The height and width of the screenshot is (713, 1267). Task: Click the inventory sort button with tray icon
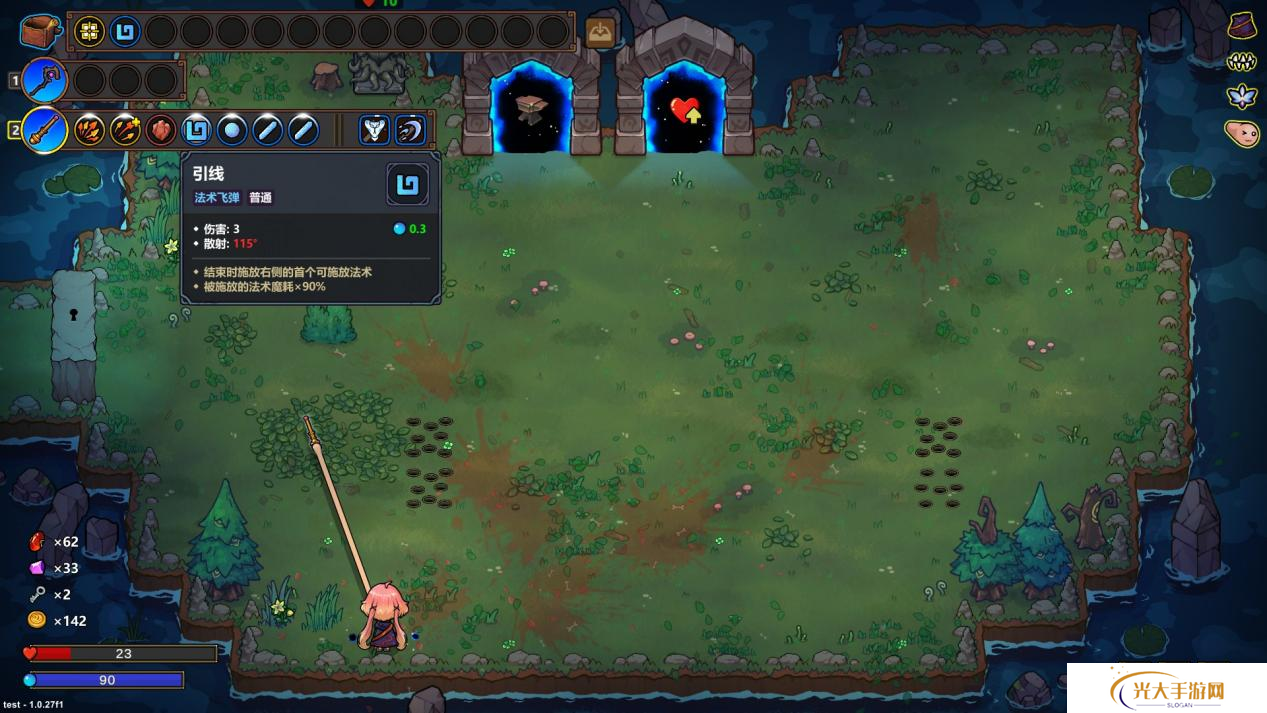(600, 32)
